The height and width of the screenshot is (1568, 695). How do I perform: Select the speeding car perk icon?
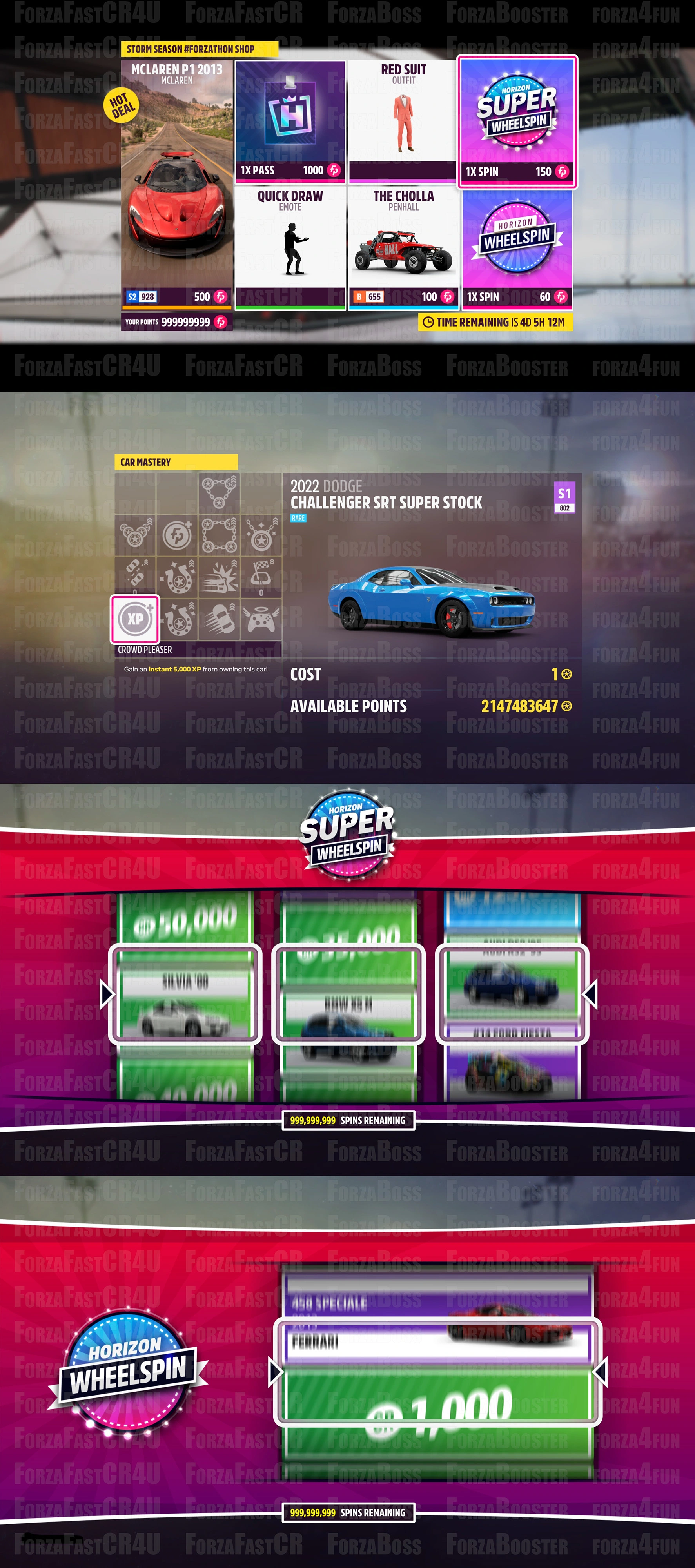[x=220, y=620]
